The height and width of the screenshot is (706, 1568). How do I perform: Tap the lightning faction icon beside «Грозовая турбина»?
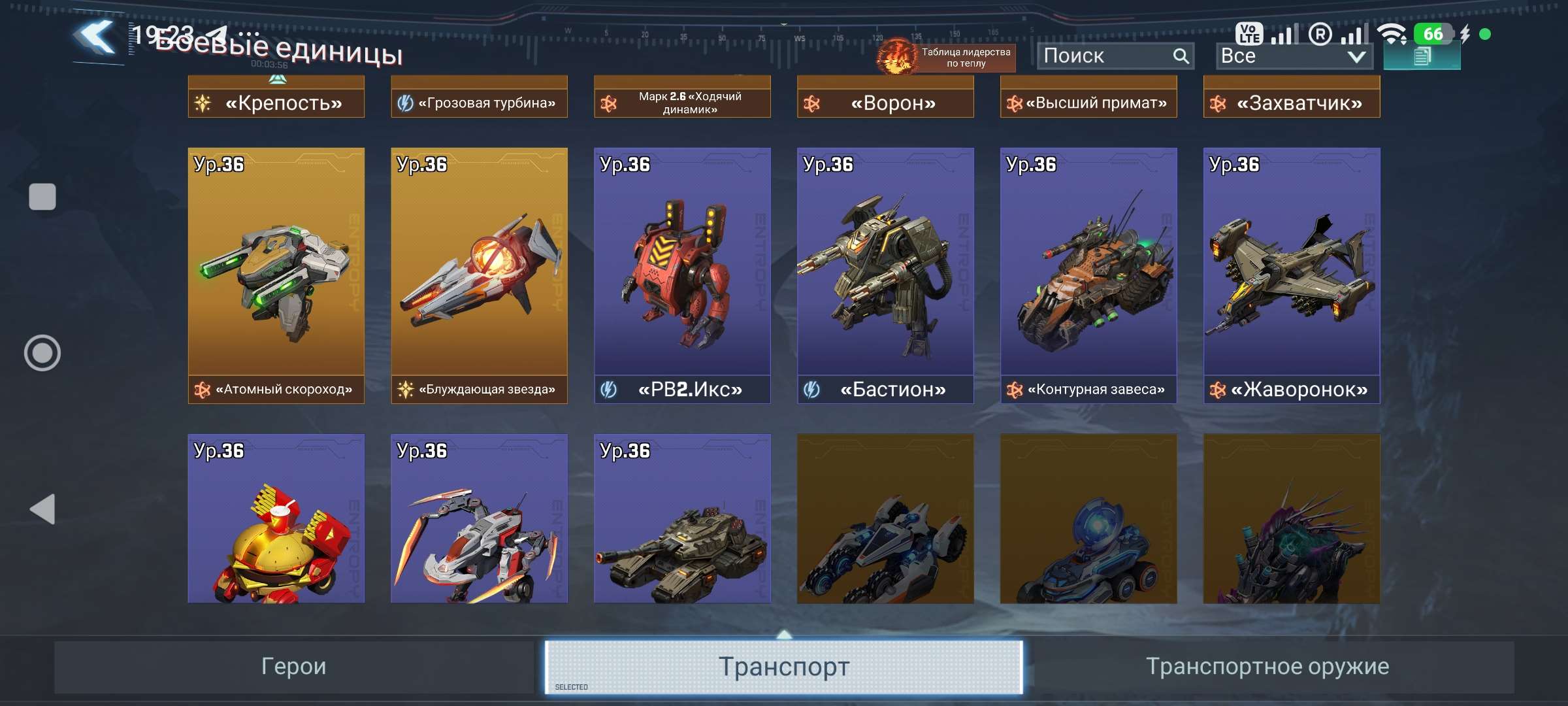405,101
